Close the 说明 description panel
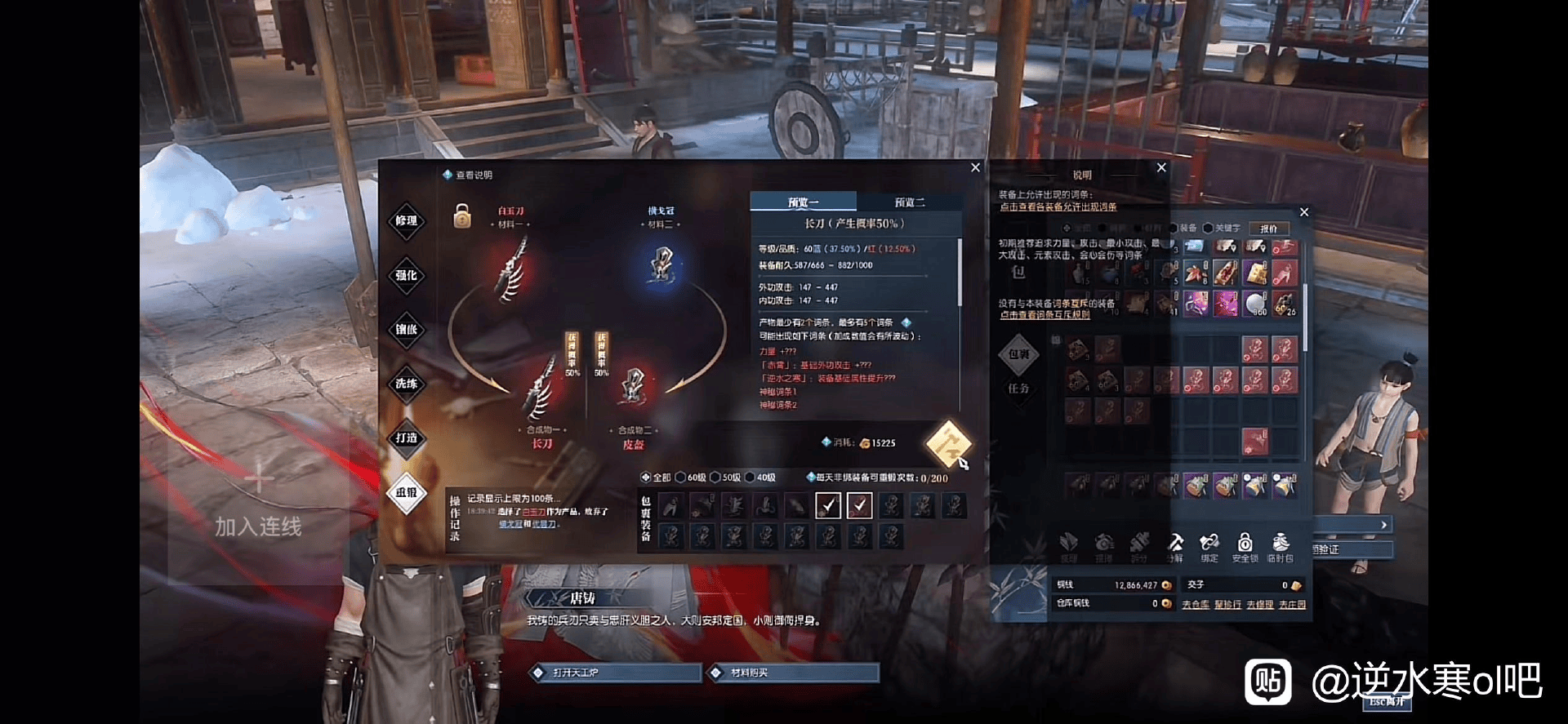The width and height of the screenshot is (1568, 724). [1161, 167]
